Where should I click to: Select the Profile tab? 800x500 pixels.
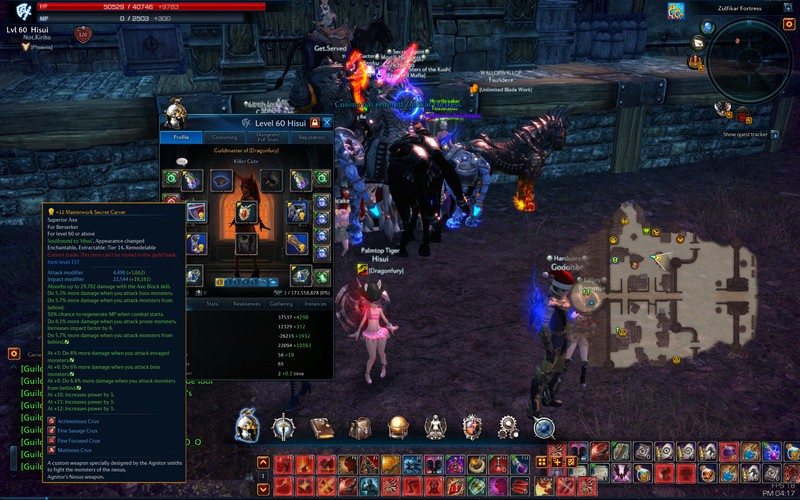pos(181,137)
